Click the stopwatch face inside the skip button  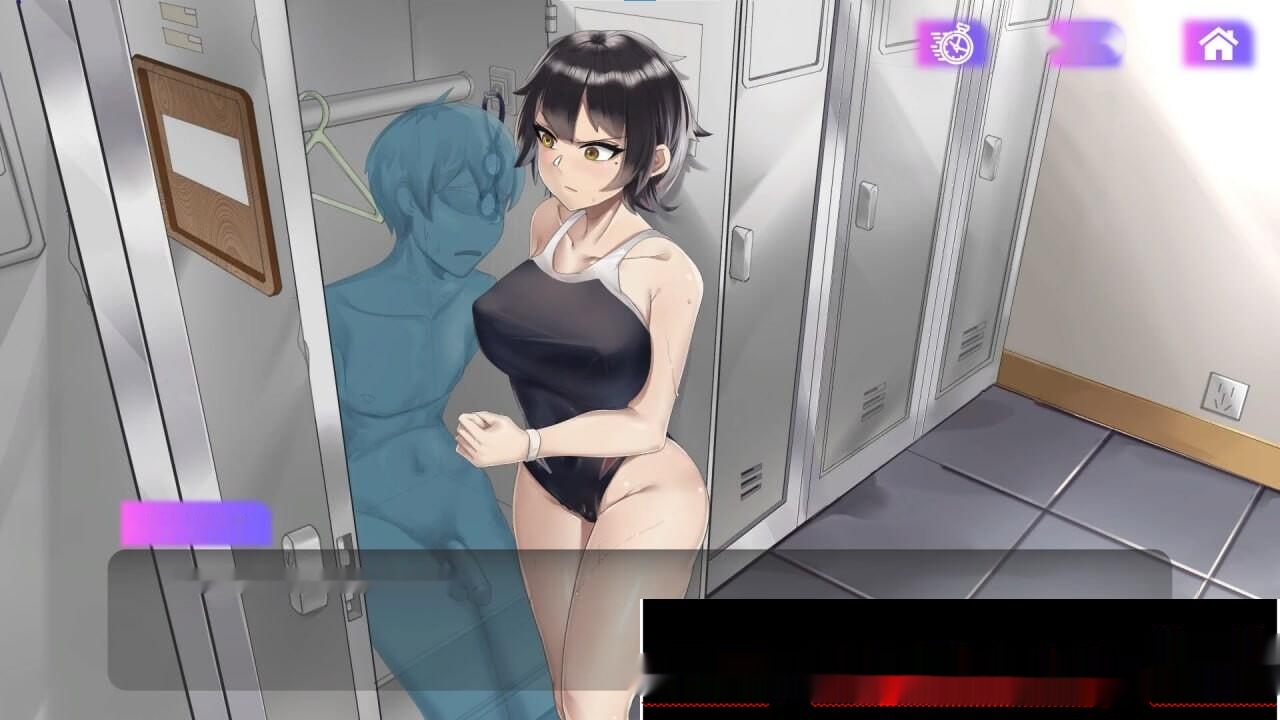click(x=958, y=46)
